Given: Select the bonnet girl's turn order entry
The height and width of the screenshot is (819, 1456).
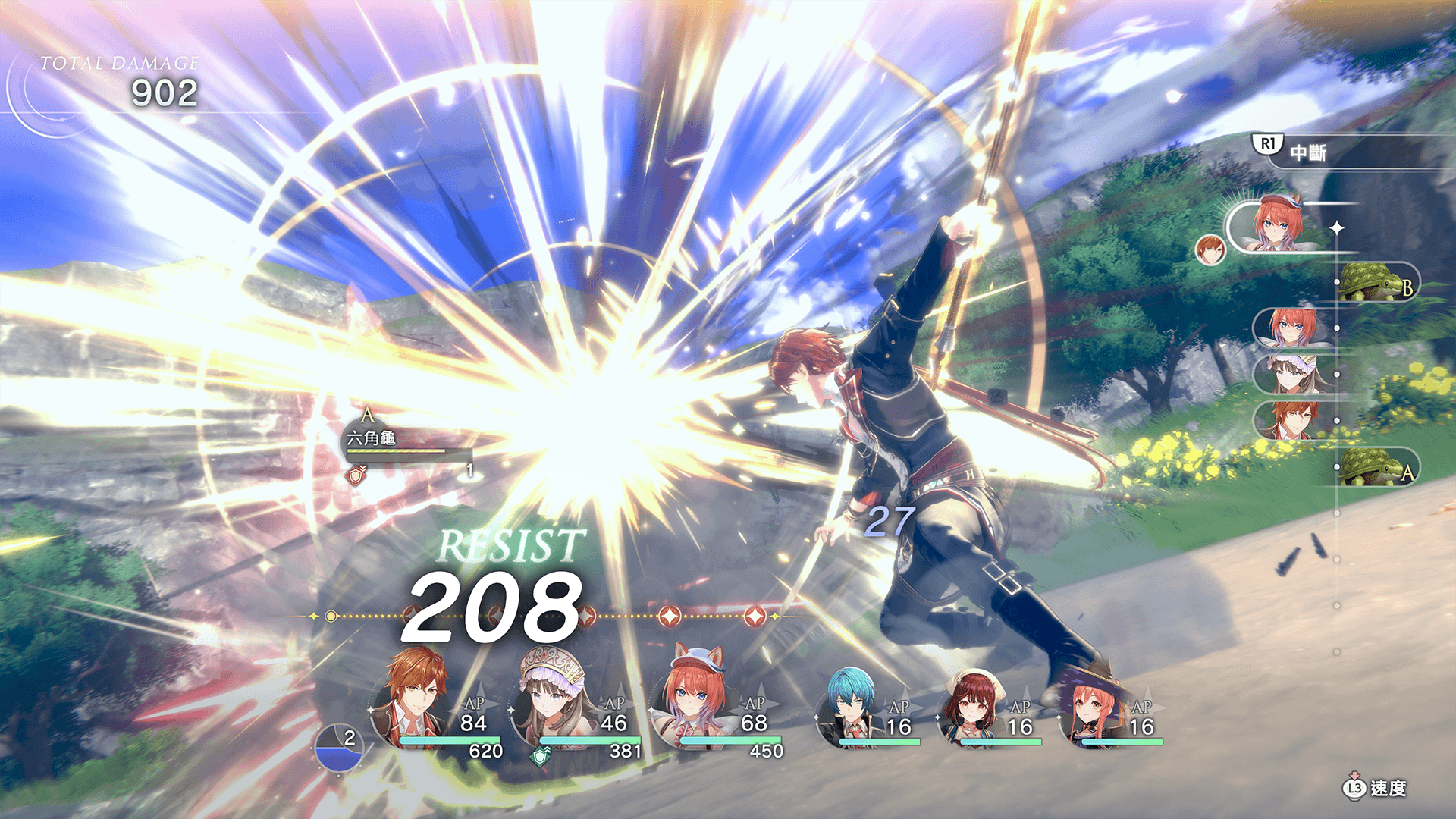Looking at the screenshot, I should point(1293,375).
